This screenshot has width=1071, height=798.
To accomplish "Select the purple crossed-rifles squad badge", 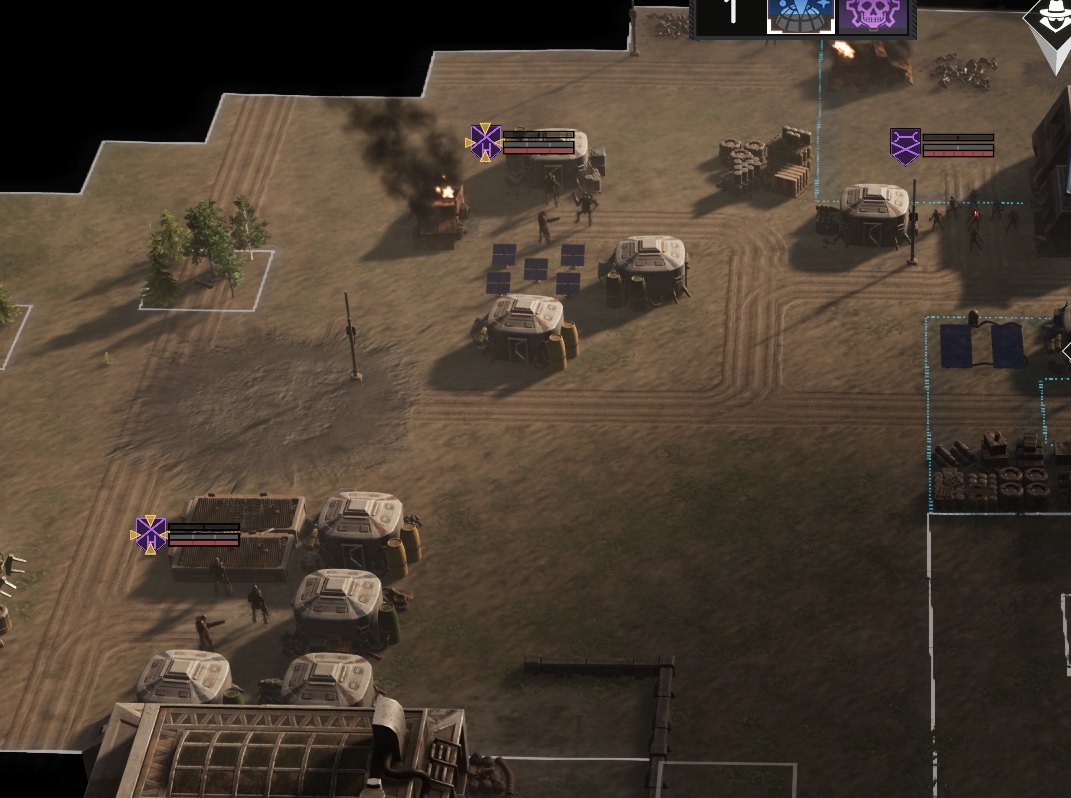I will (x=905, y=146).
